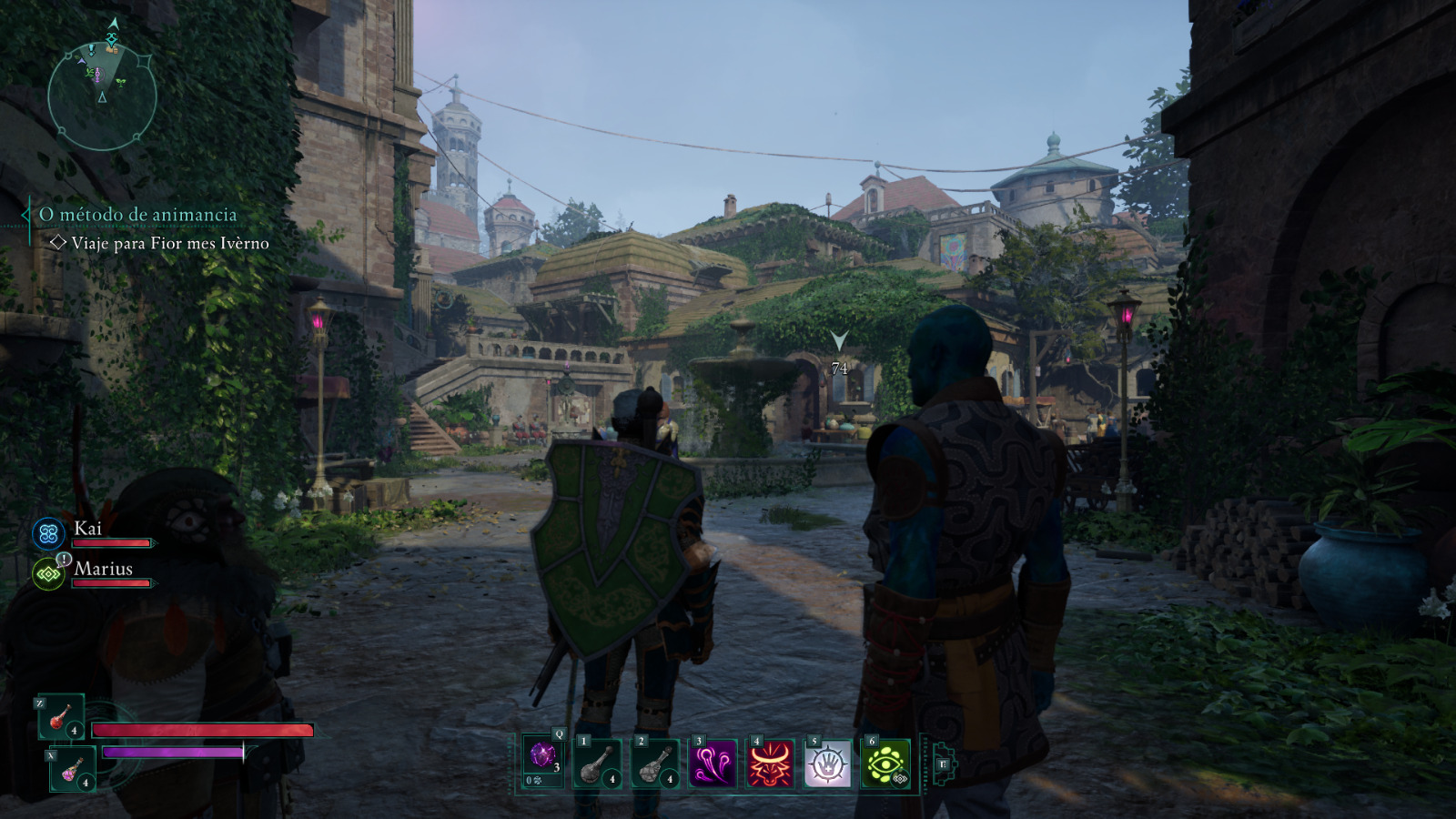Activate the red bull head ability
1456x819 pixels.
(x=770, y=763)
